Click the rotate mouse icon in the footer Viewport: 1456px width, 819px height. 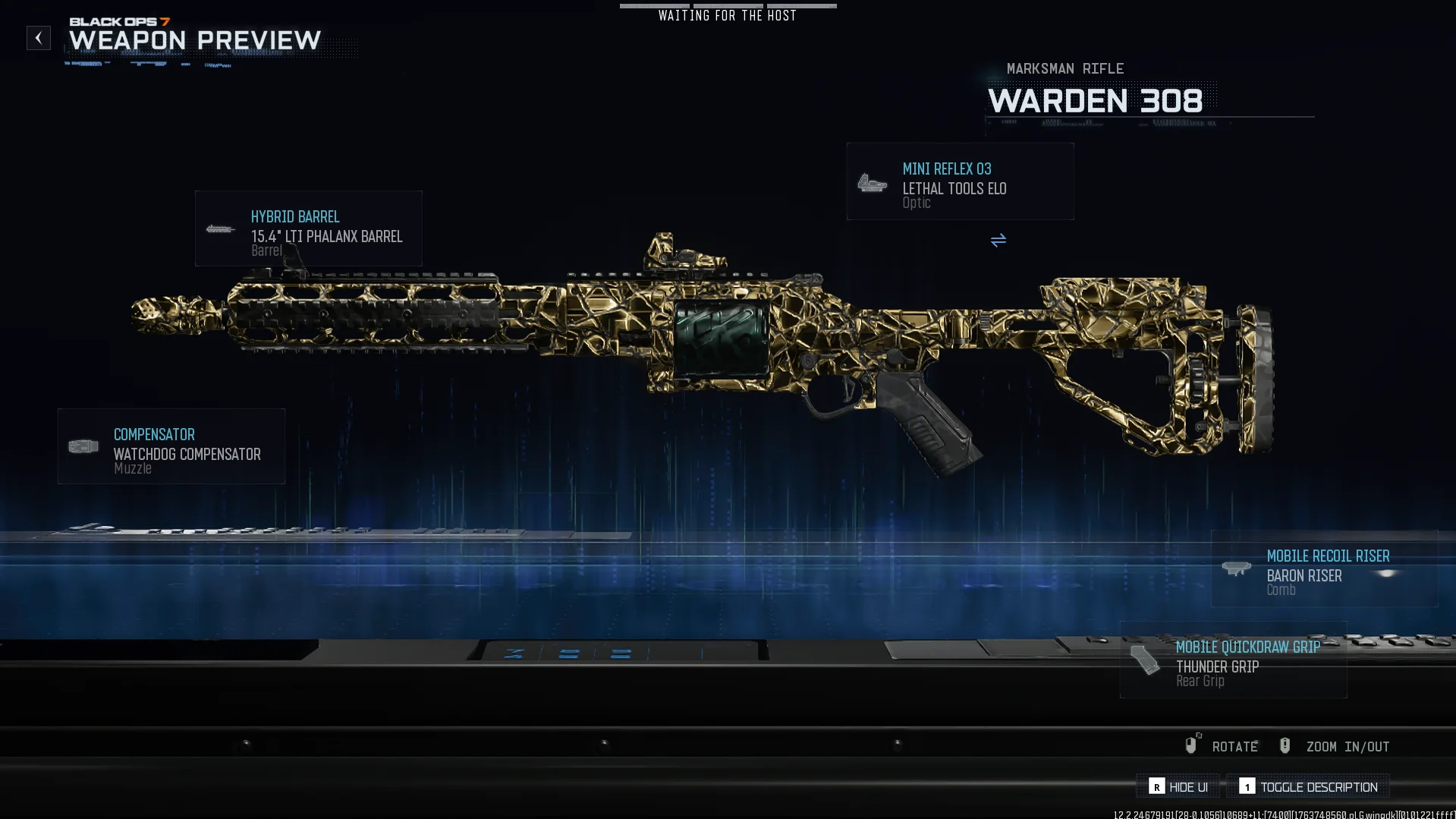click(1193, 745)
